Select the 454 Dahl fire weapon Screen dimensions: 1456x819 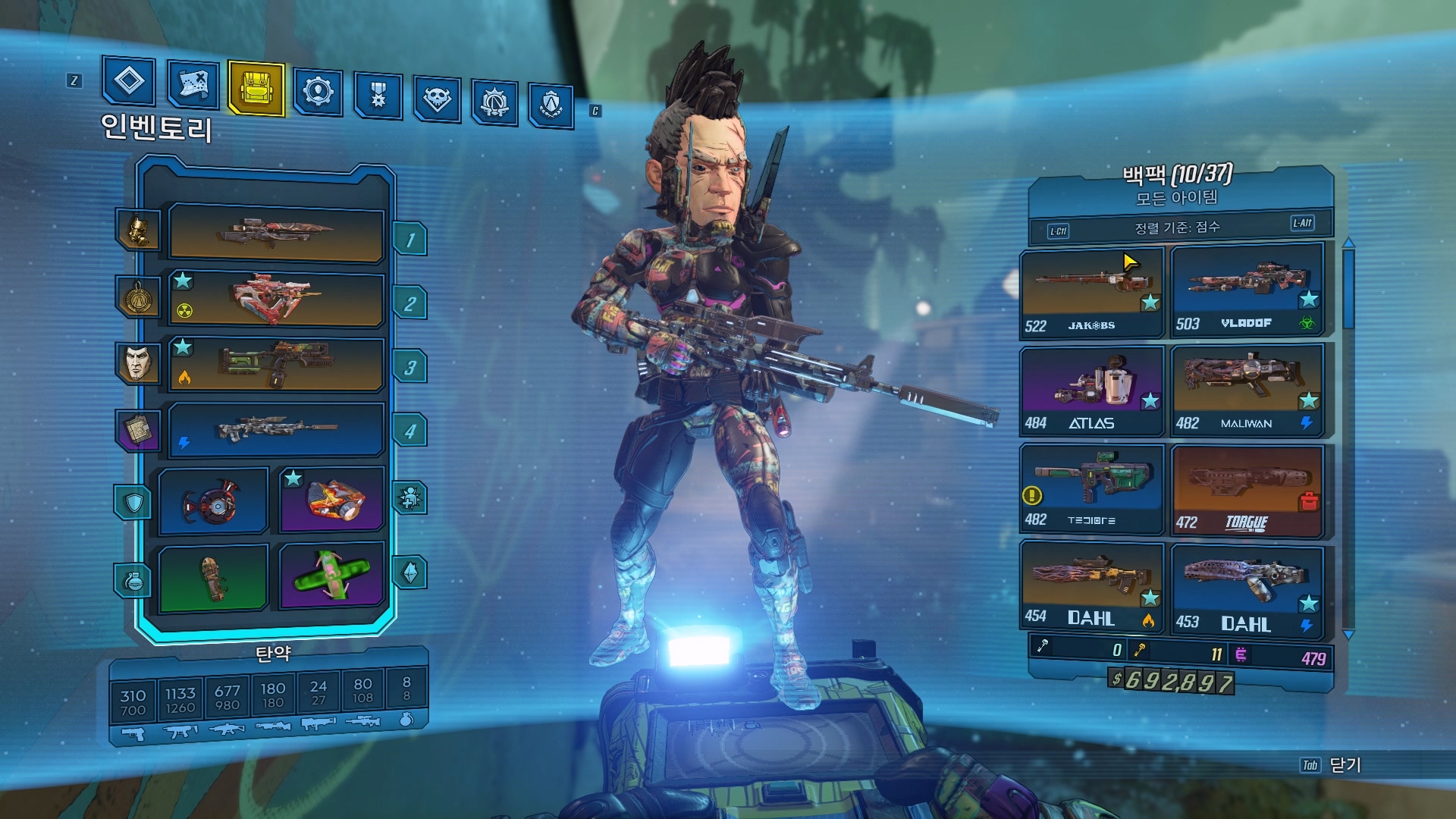[1091, 585]
